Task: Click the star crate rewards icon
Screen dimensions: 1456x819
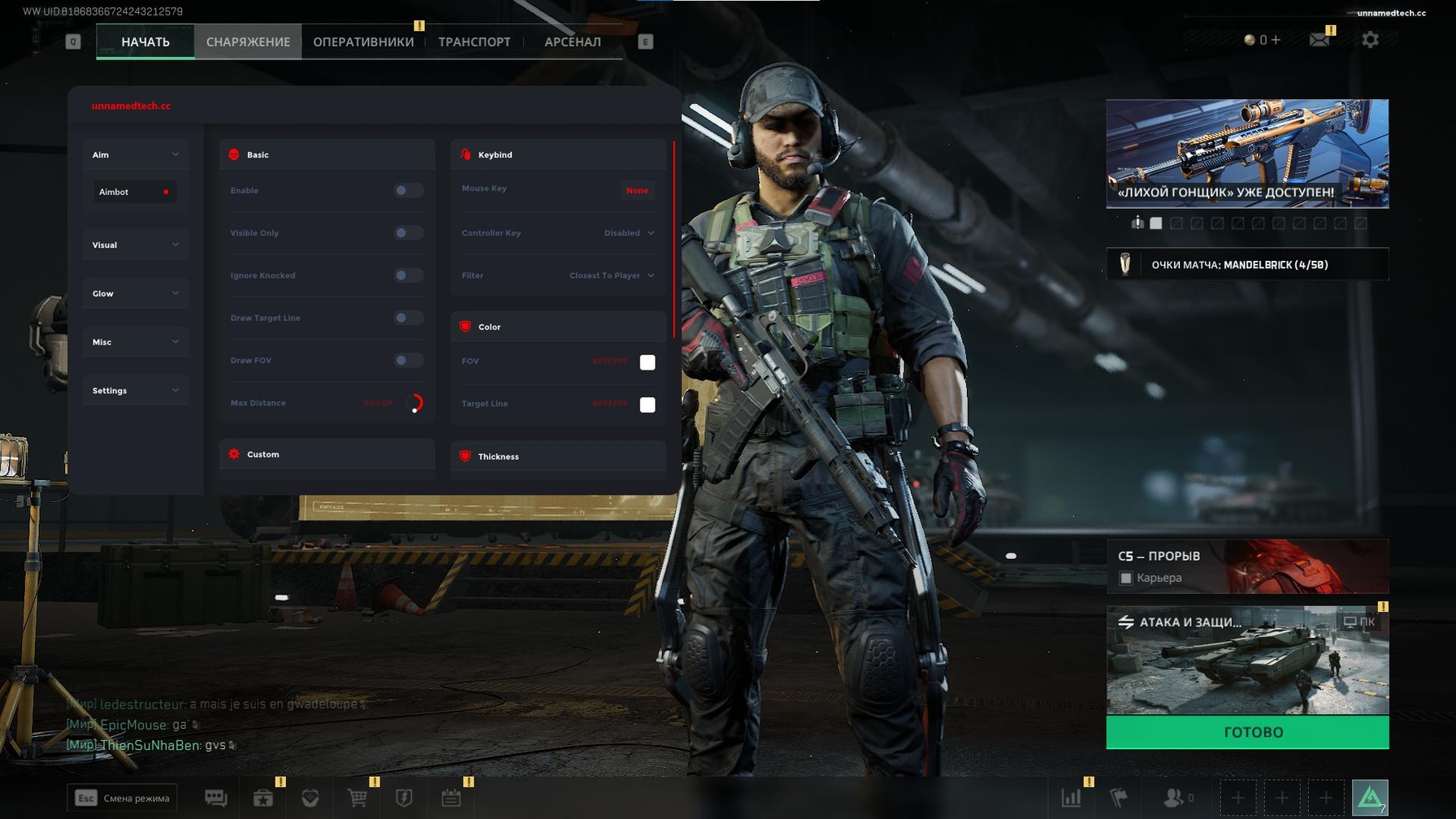Action: point(262,798)
